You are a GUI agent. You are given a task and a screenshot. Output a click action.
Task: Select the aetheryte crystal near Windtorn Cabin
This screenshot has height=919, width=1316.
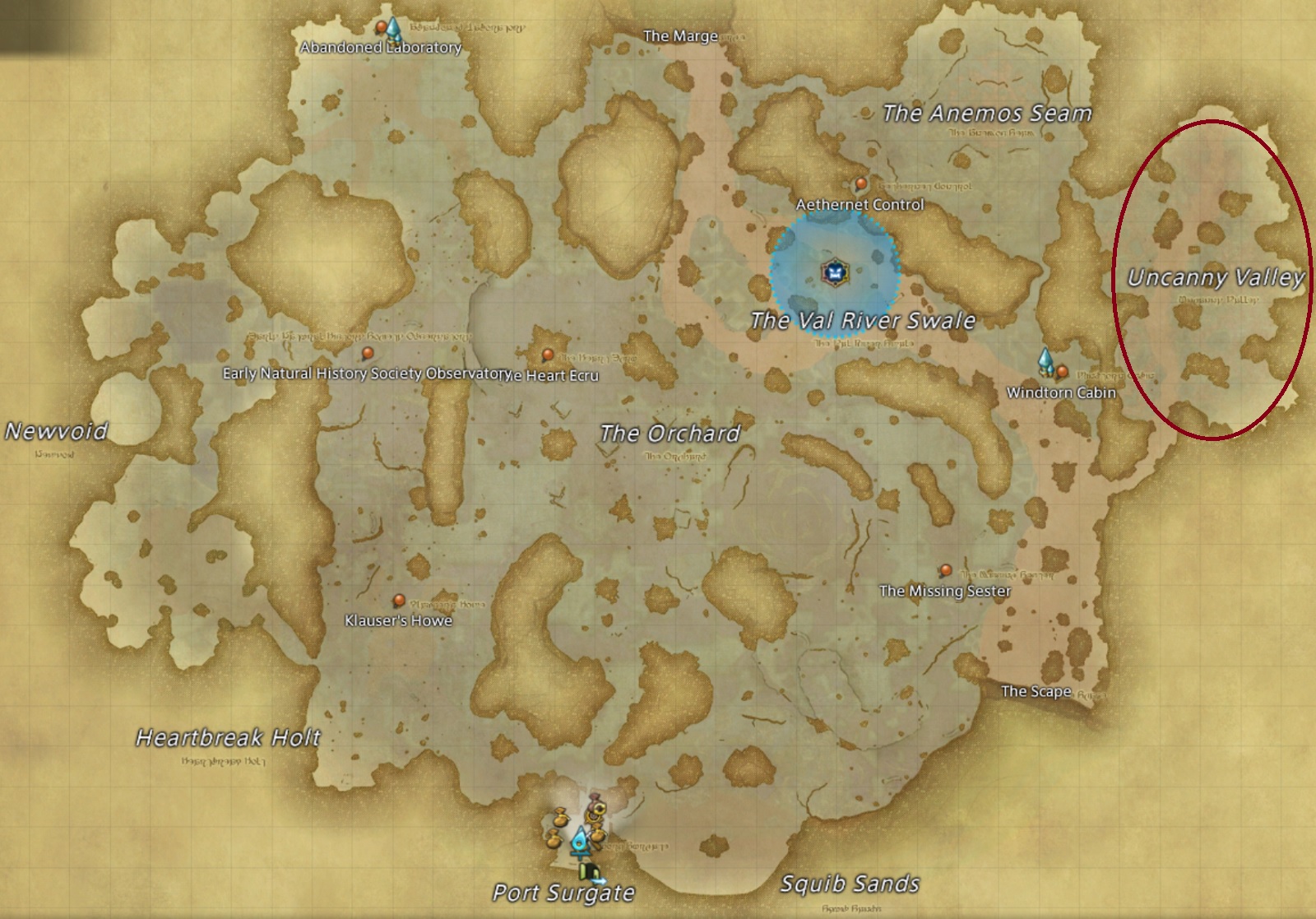click(1045, 360)
